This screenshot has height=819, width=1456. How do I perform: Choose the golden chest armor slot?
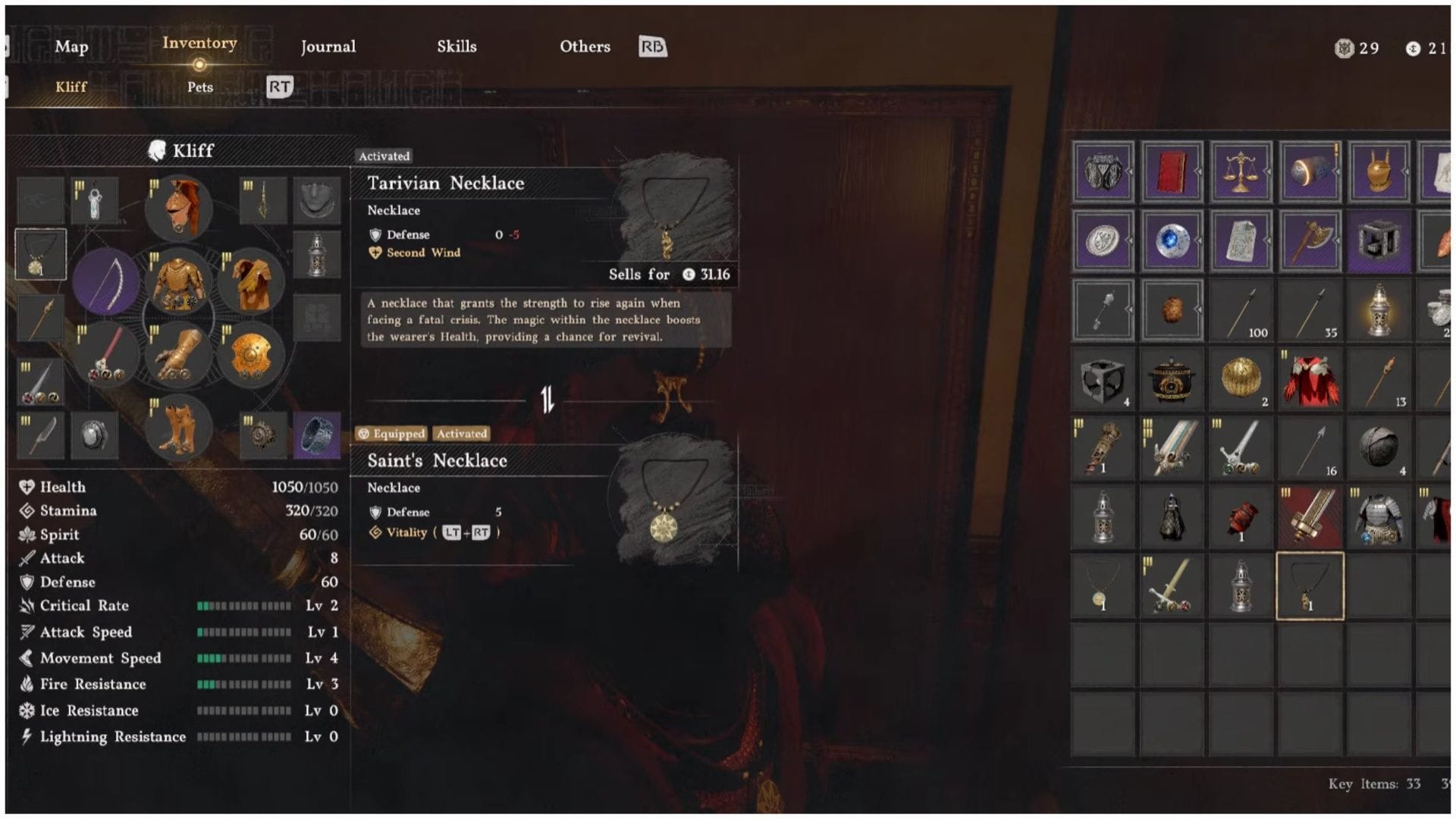click(x=179, y=281)
